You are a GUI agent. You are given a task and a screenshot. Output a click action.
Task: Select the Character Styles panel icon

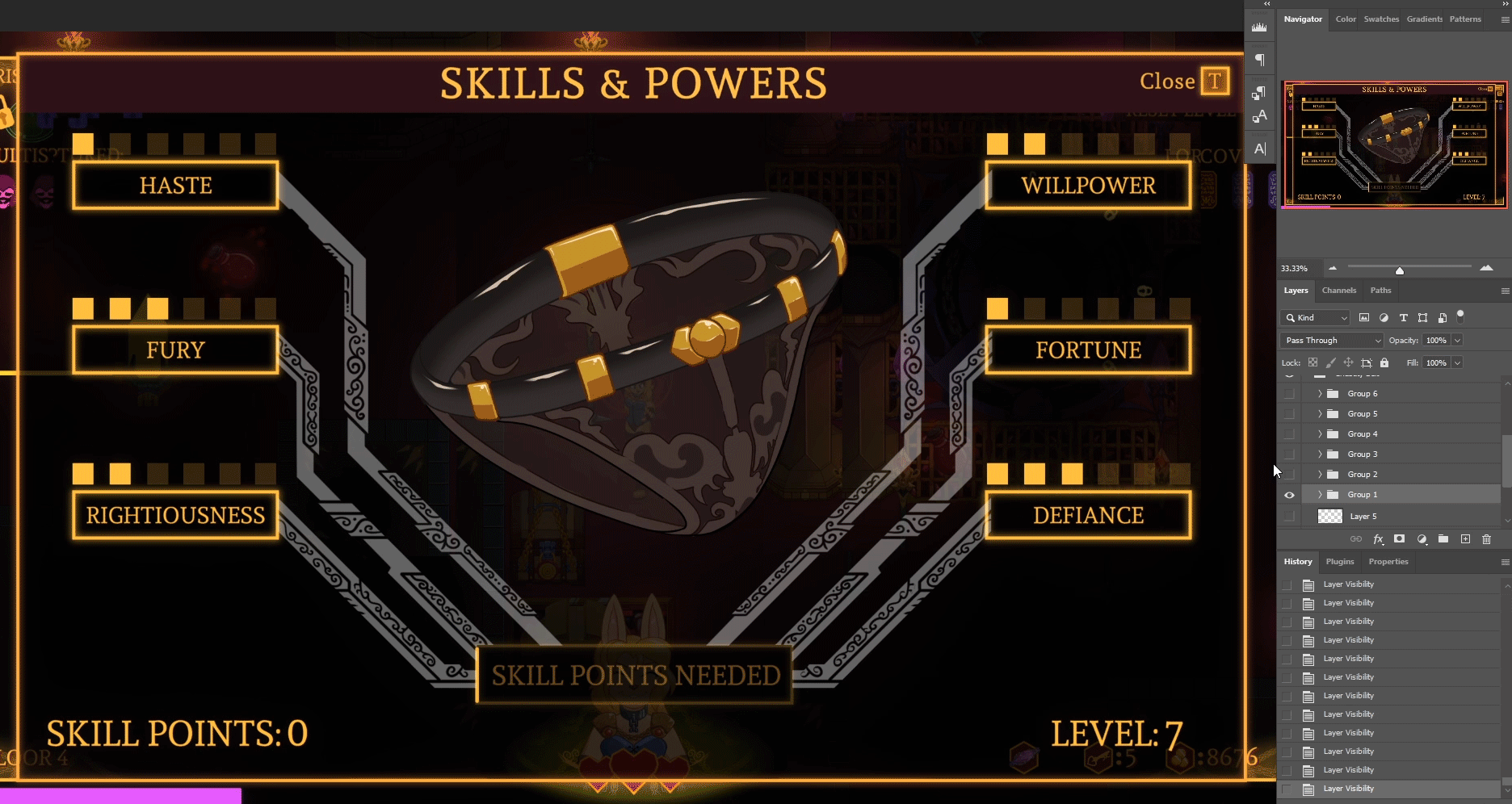pyautogui.click(x=1260, y=115)
